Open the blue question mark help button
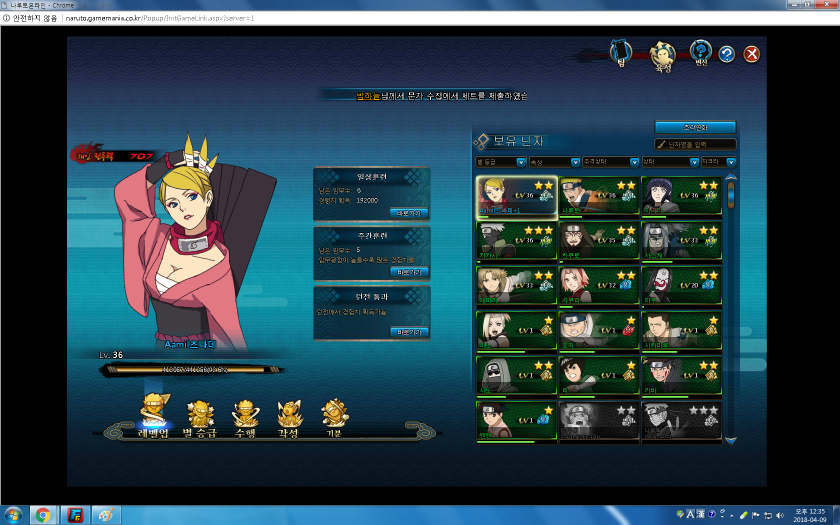This screenshot has width=840, height=525. point(727,54)
